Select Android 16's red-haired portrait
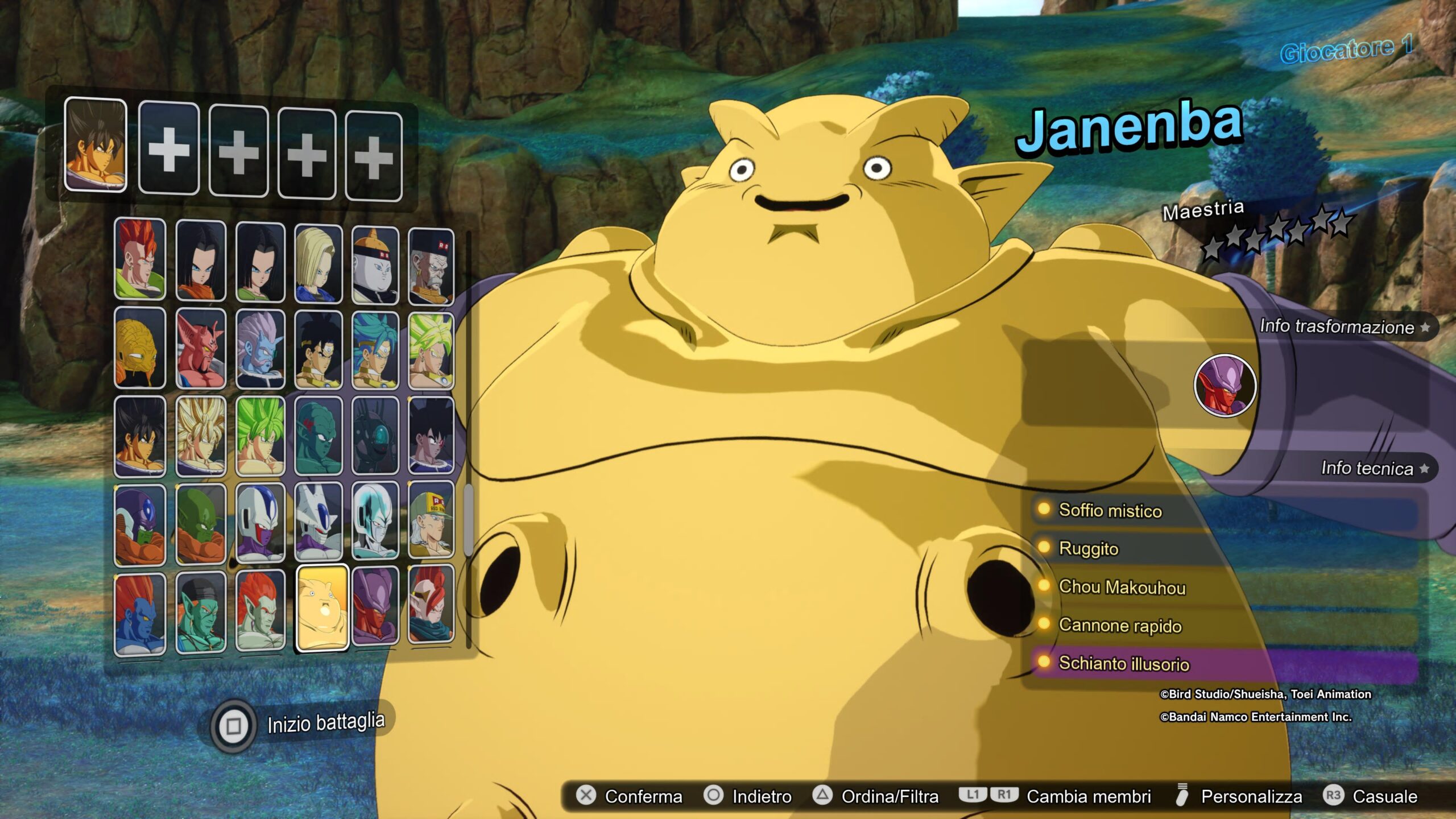Viewport: 1456px width, 819px height. (x=140, y=259)
